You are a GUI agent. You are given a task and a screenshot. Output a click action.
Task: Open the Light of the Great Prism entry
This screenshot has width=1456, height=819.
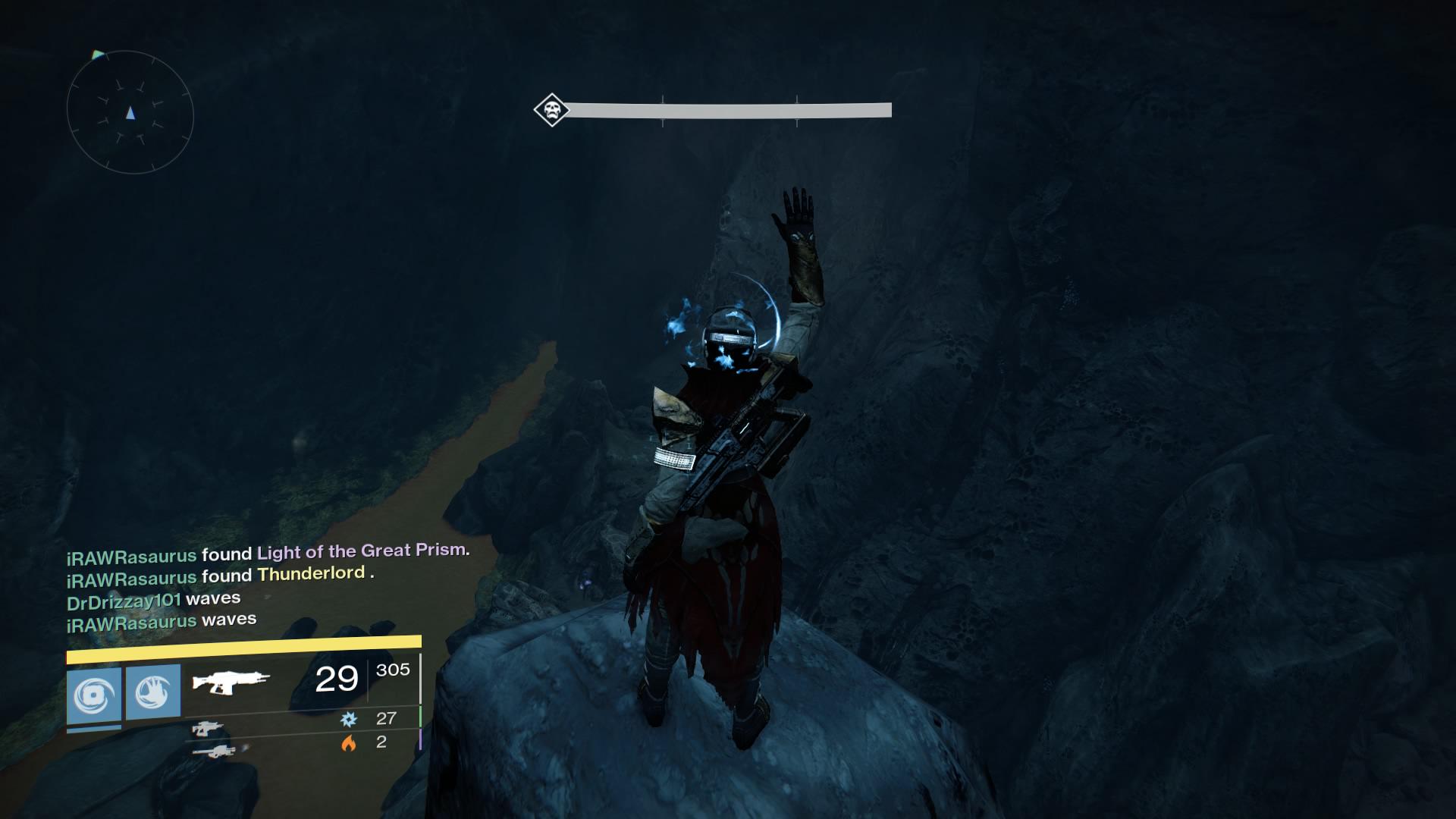[362, 551]
